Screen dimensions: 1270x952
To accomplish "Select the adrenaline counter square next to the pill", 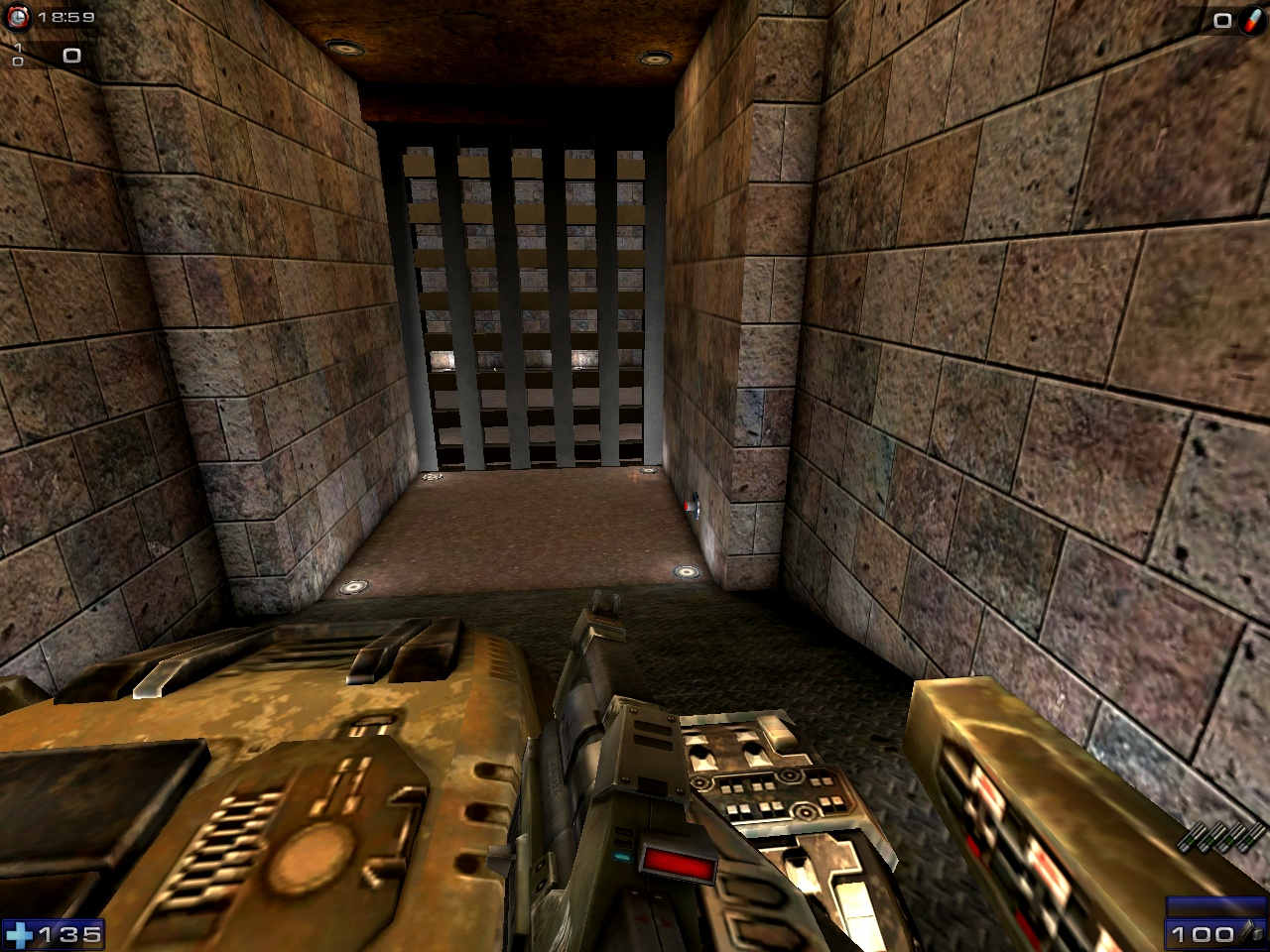I will coord(1222,20).
